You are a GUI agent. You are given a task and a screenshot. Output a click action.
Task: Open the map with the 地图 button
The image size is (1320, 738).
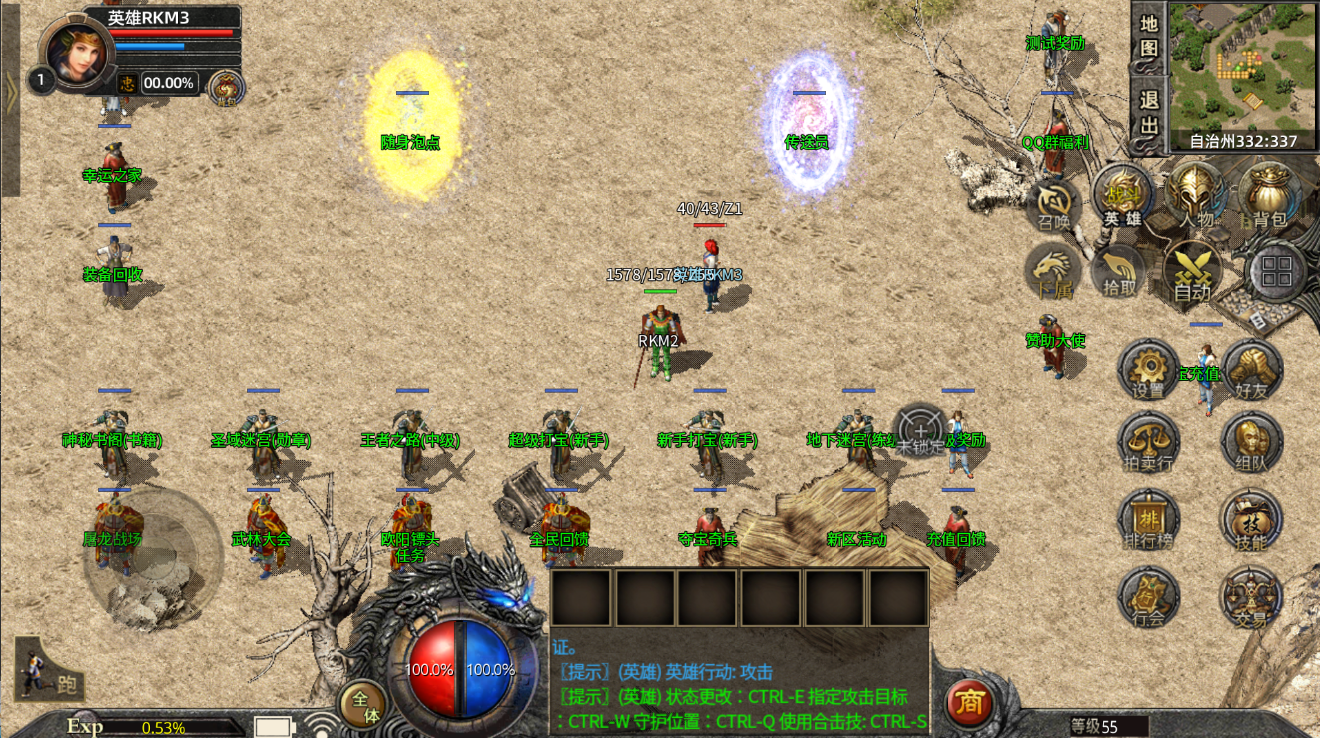(1149, 35)
